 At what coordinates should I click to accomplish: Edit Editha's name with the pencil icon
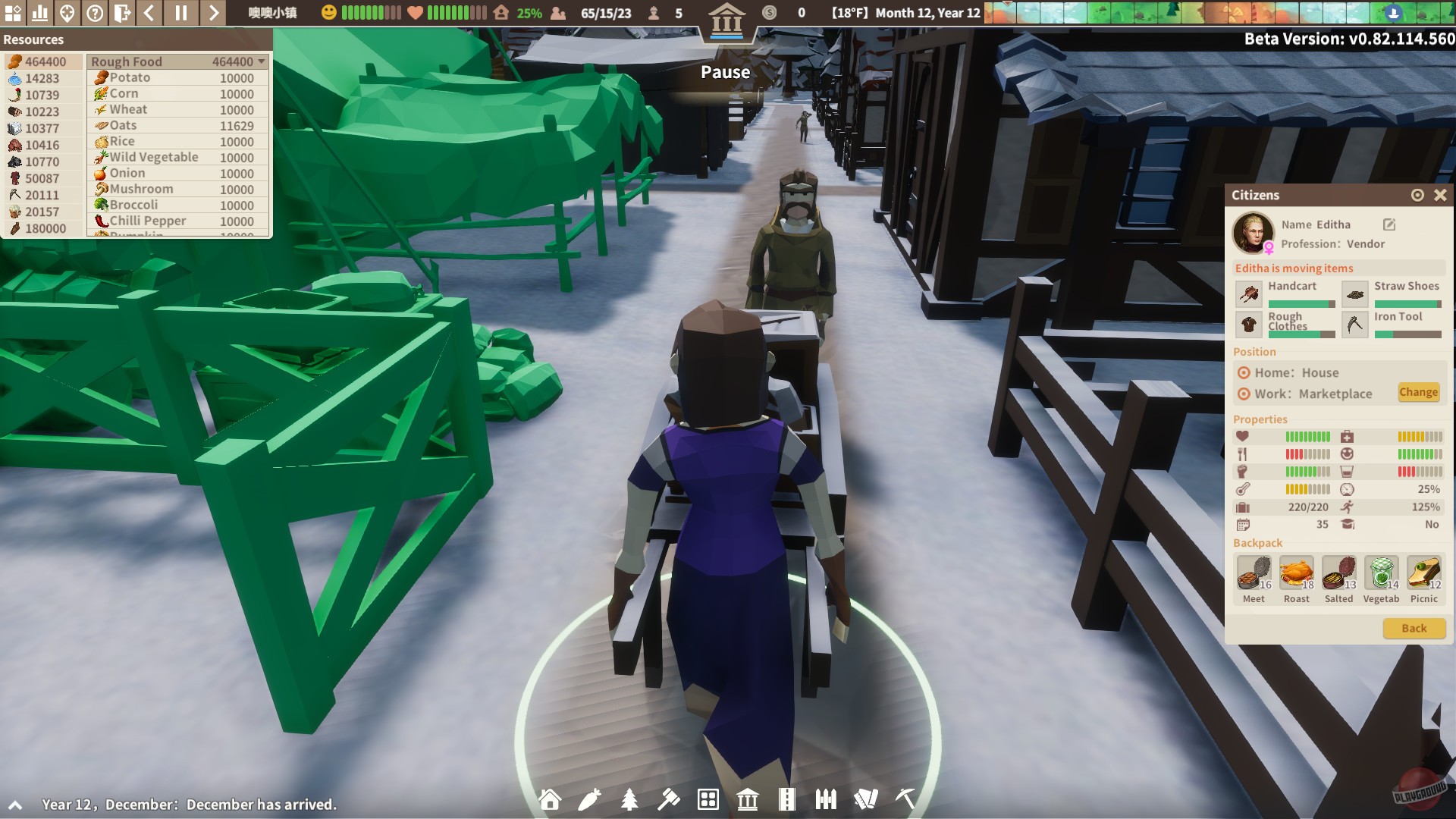(1389, 224)
